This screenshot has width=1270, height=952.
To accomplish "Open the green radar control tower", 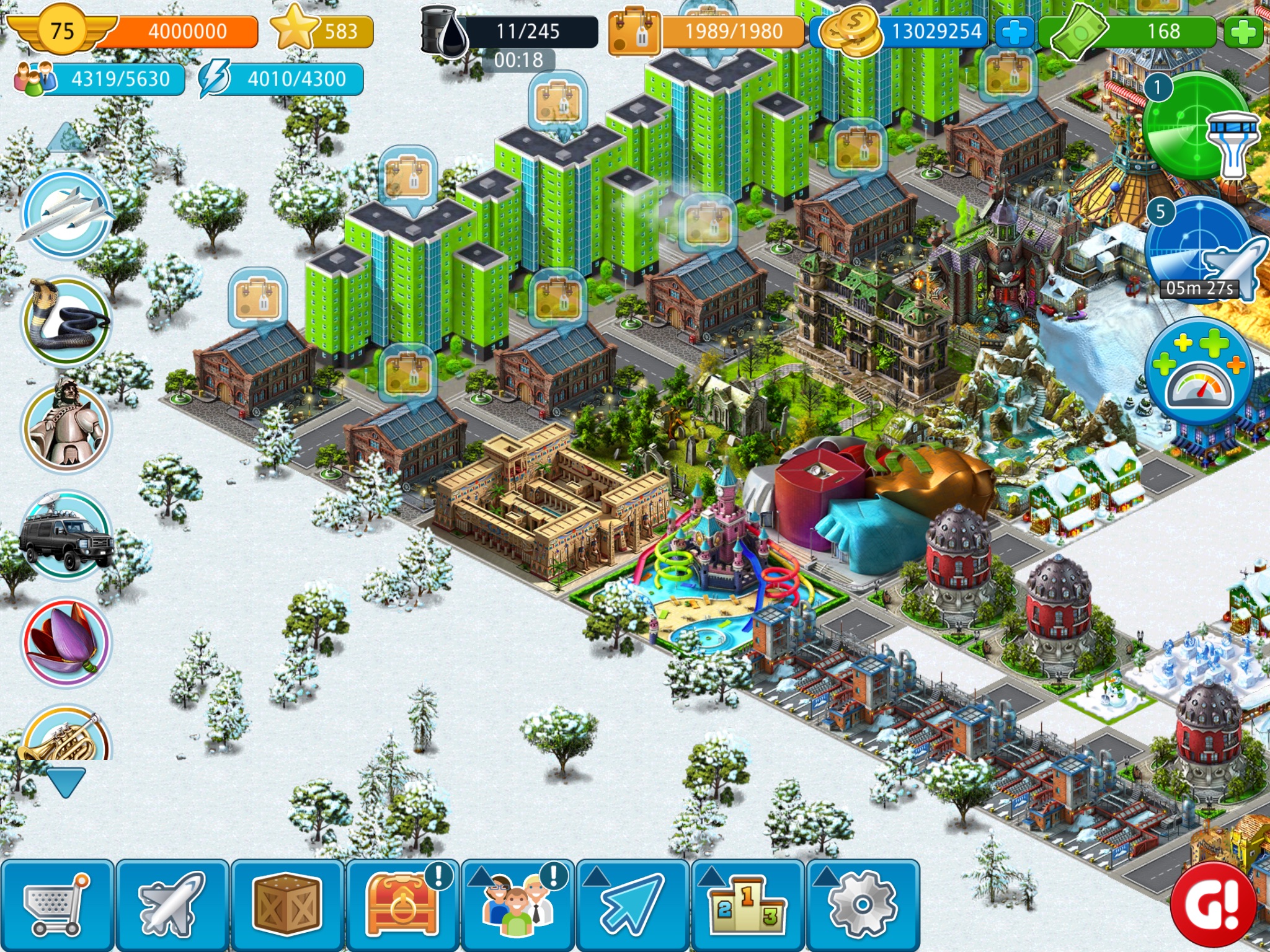I will [1198, 127].
